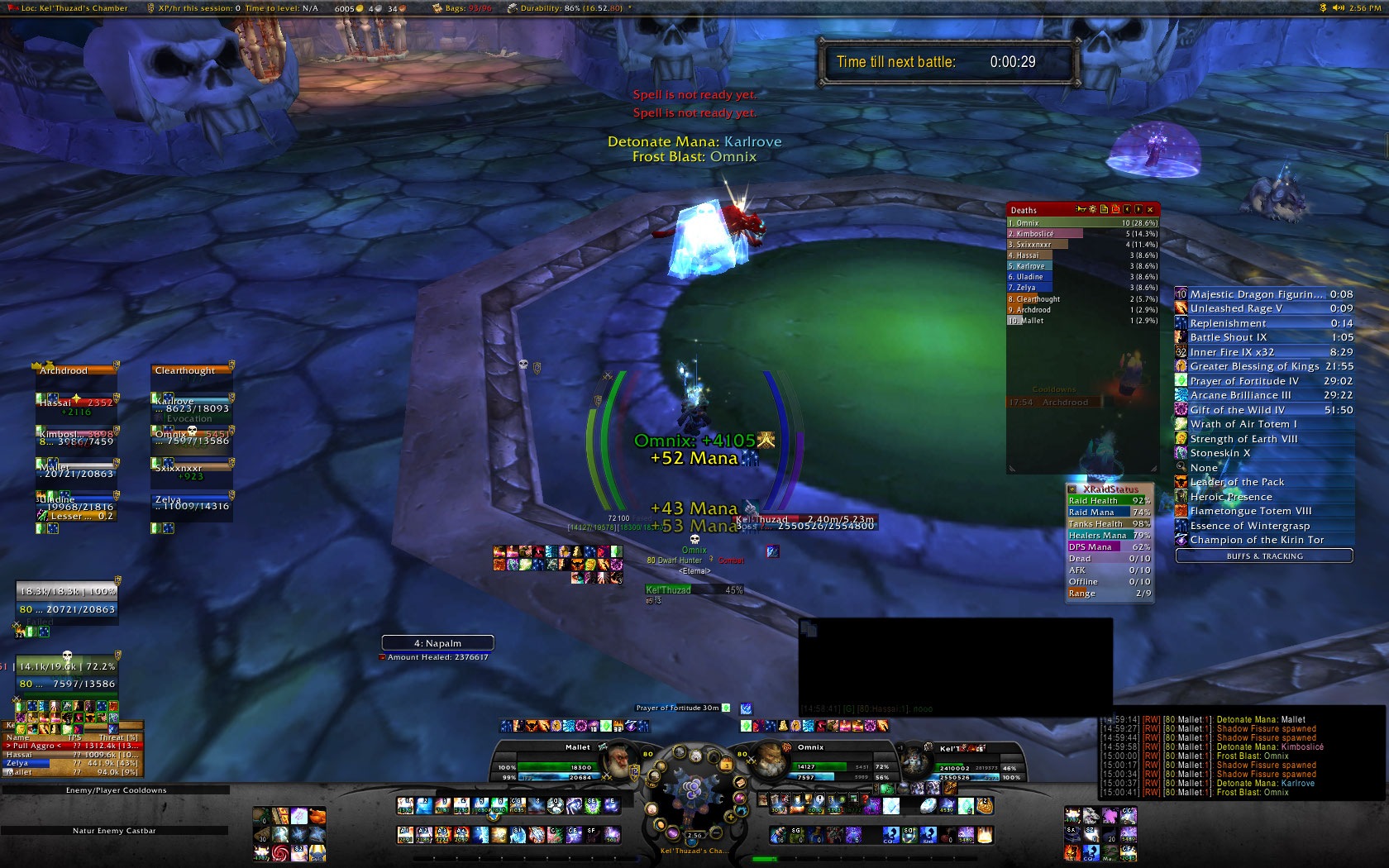Image resolution: width=1389 pixels, height=868 pixels.
Task: Click the Buffs & Tracking button
Action: 1263,556
